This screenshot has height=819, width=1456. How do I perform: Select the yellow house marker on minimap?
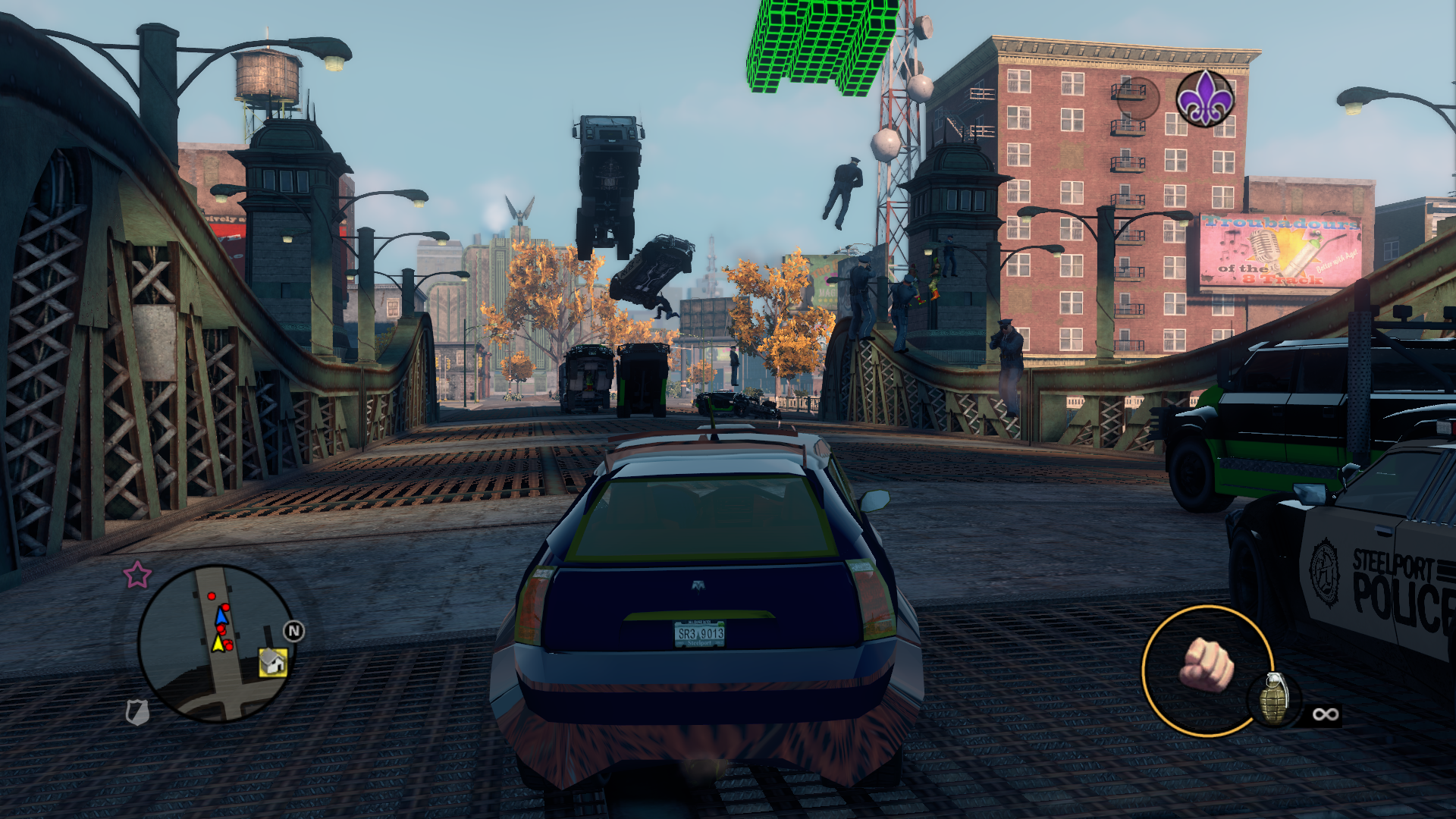[x=273, y=662]
